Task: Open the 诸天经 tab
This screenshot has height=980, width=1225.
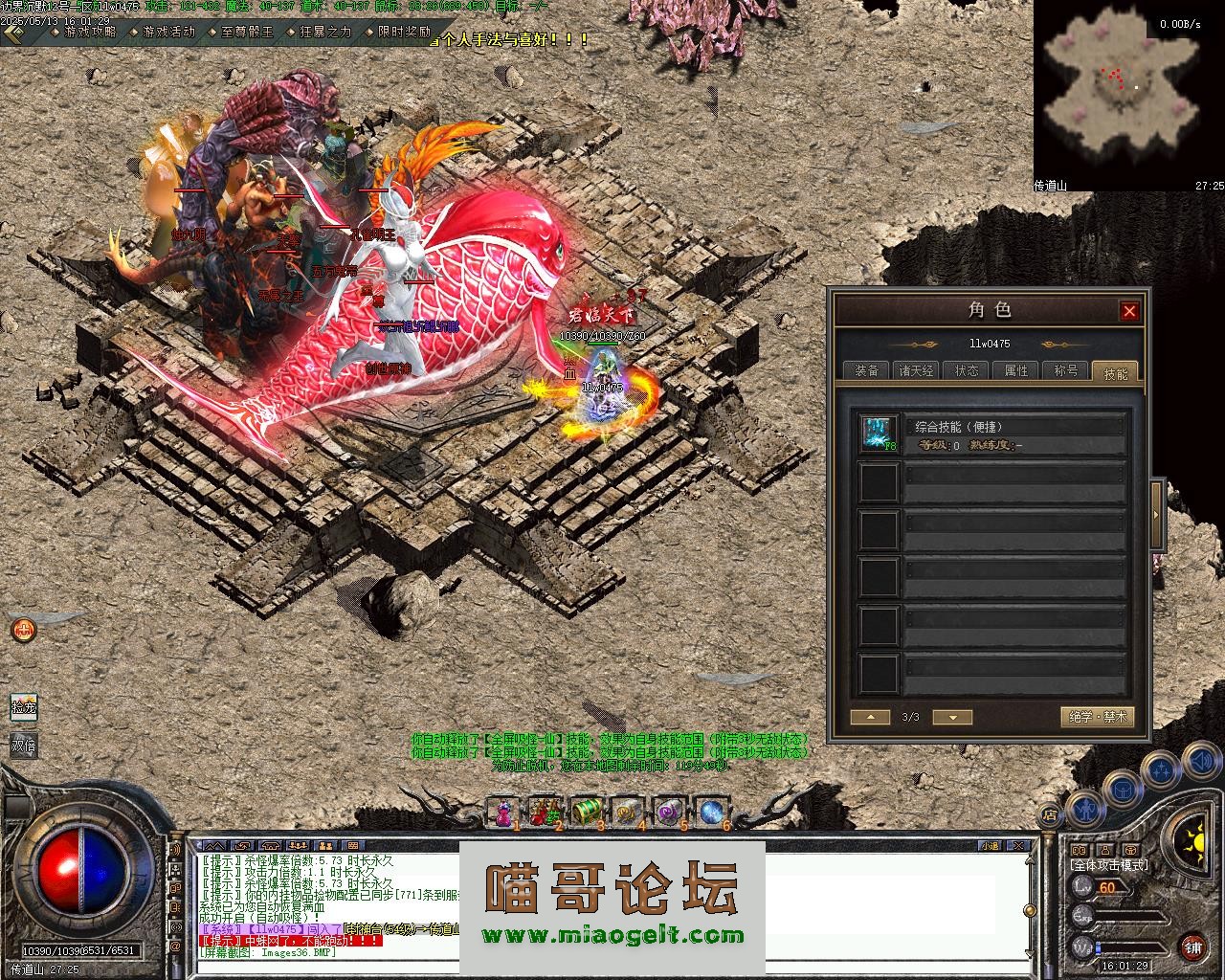Action: pyautogui.click(x=916, y=370)
